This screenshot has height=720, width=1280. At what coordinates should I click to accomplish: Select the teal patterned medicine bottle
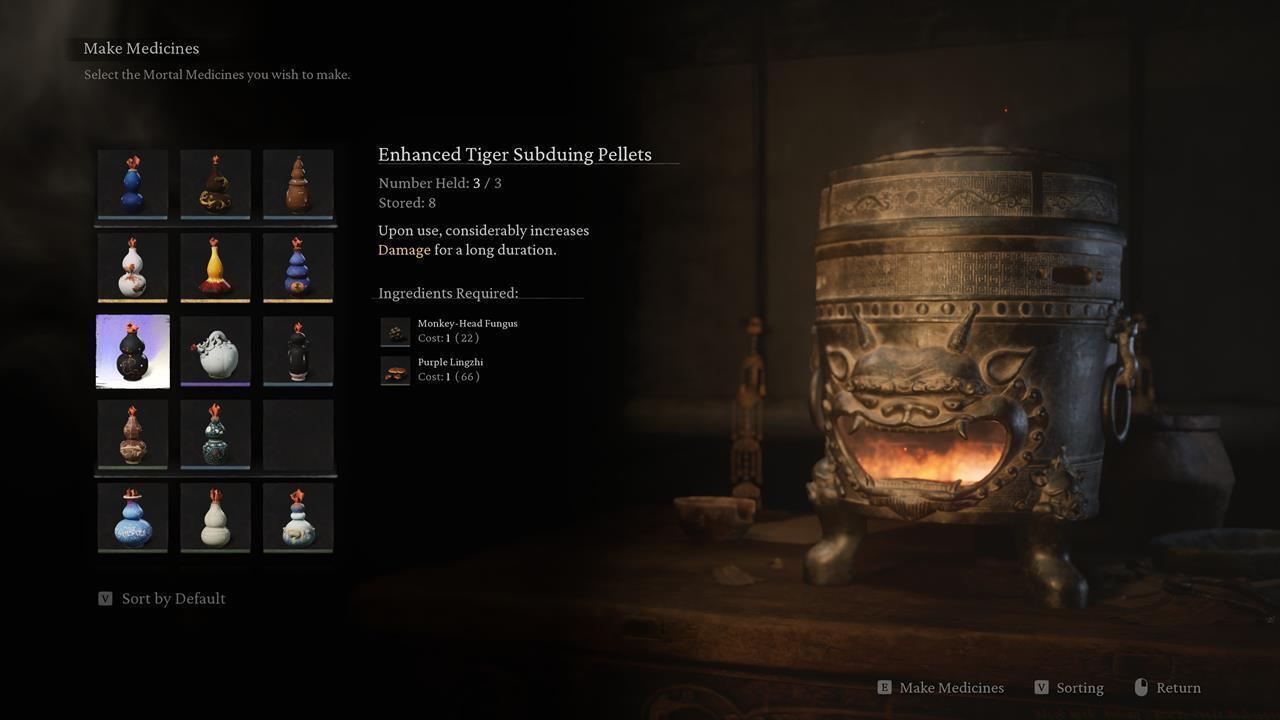(216, 435)
